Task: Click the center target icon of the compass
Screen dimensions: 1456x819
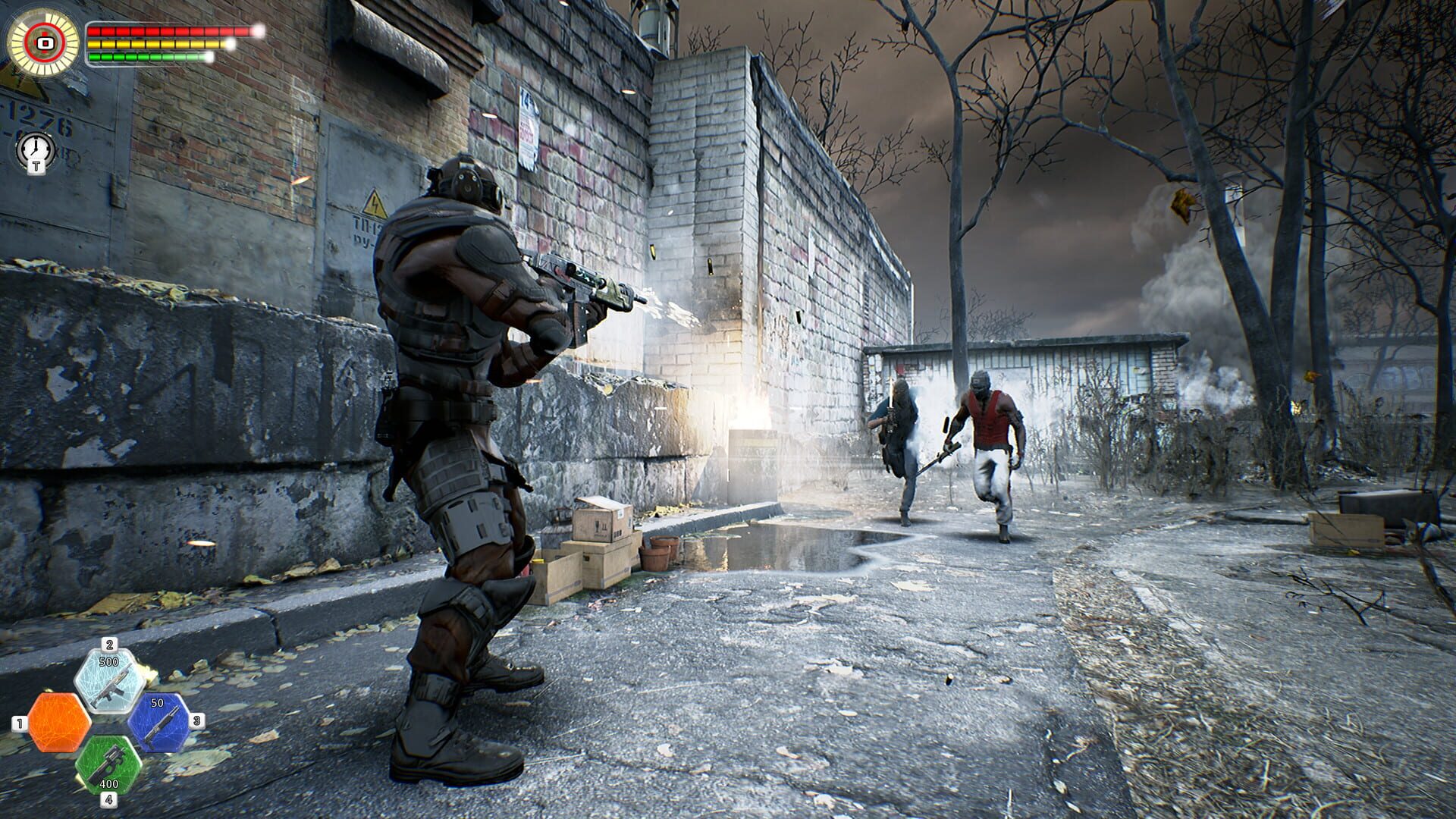Action: (44, 44)
